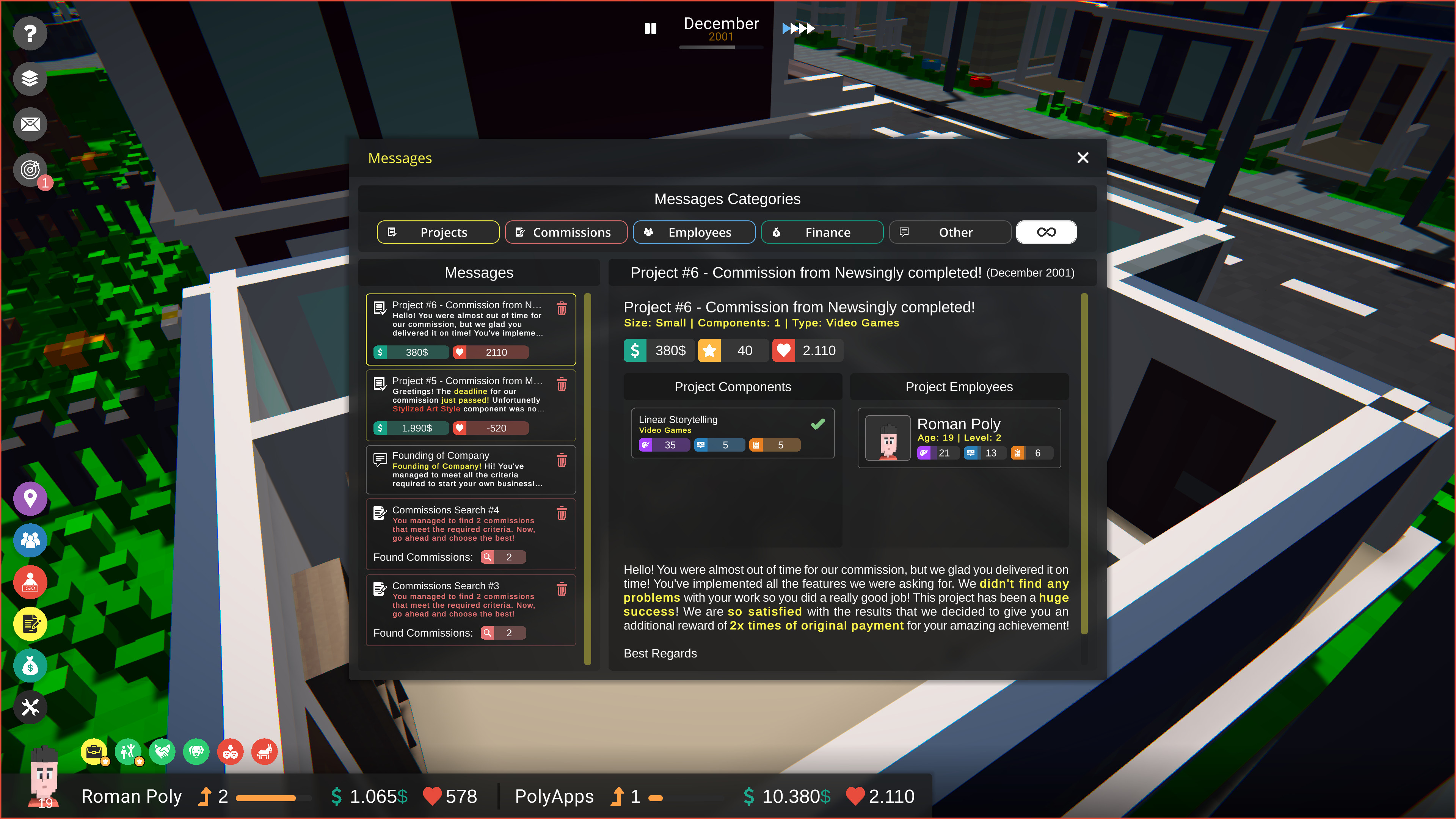The width and height of the screenshot is (1456, 819).
Task: Click the handshake icon near the bottom
Action: (162, 752)
